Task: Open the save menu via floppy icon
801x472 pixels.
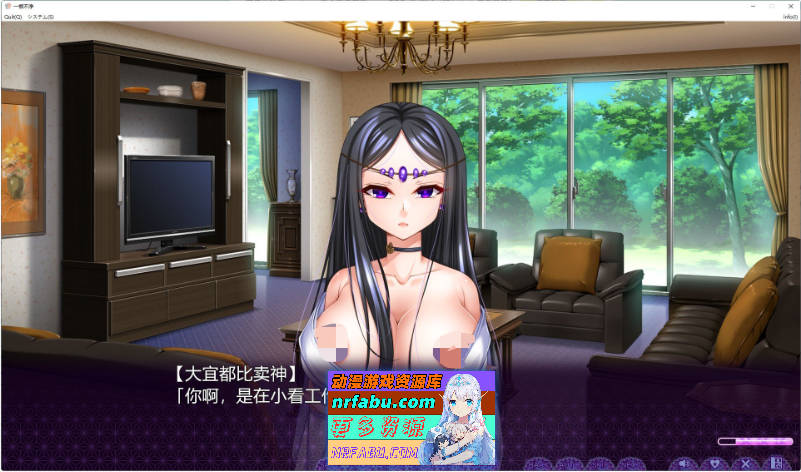Action: [775, 463]
